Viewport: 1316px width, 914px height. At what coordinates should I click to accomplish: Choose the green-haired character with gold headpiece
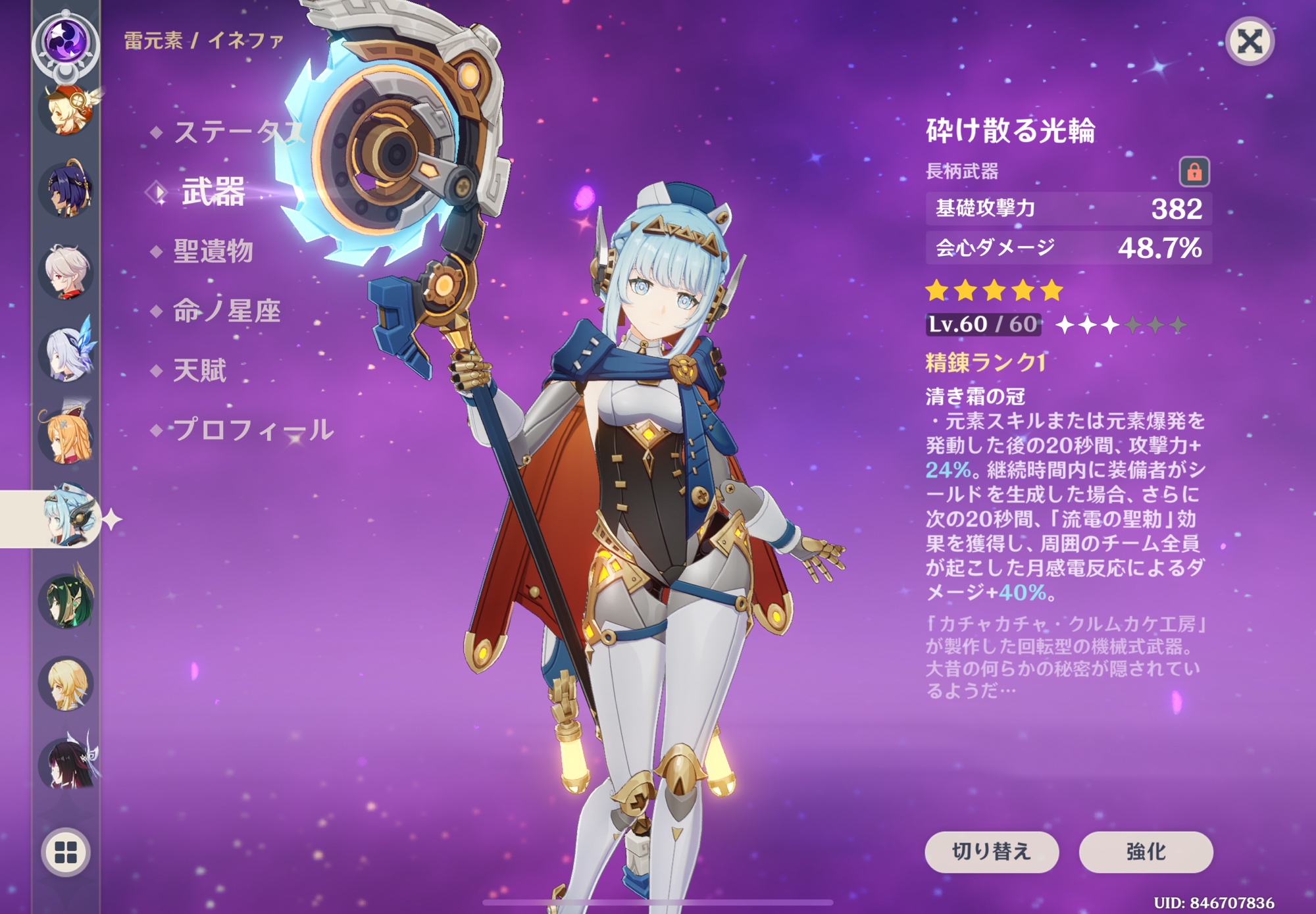click(66, 599)
